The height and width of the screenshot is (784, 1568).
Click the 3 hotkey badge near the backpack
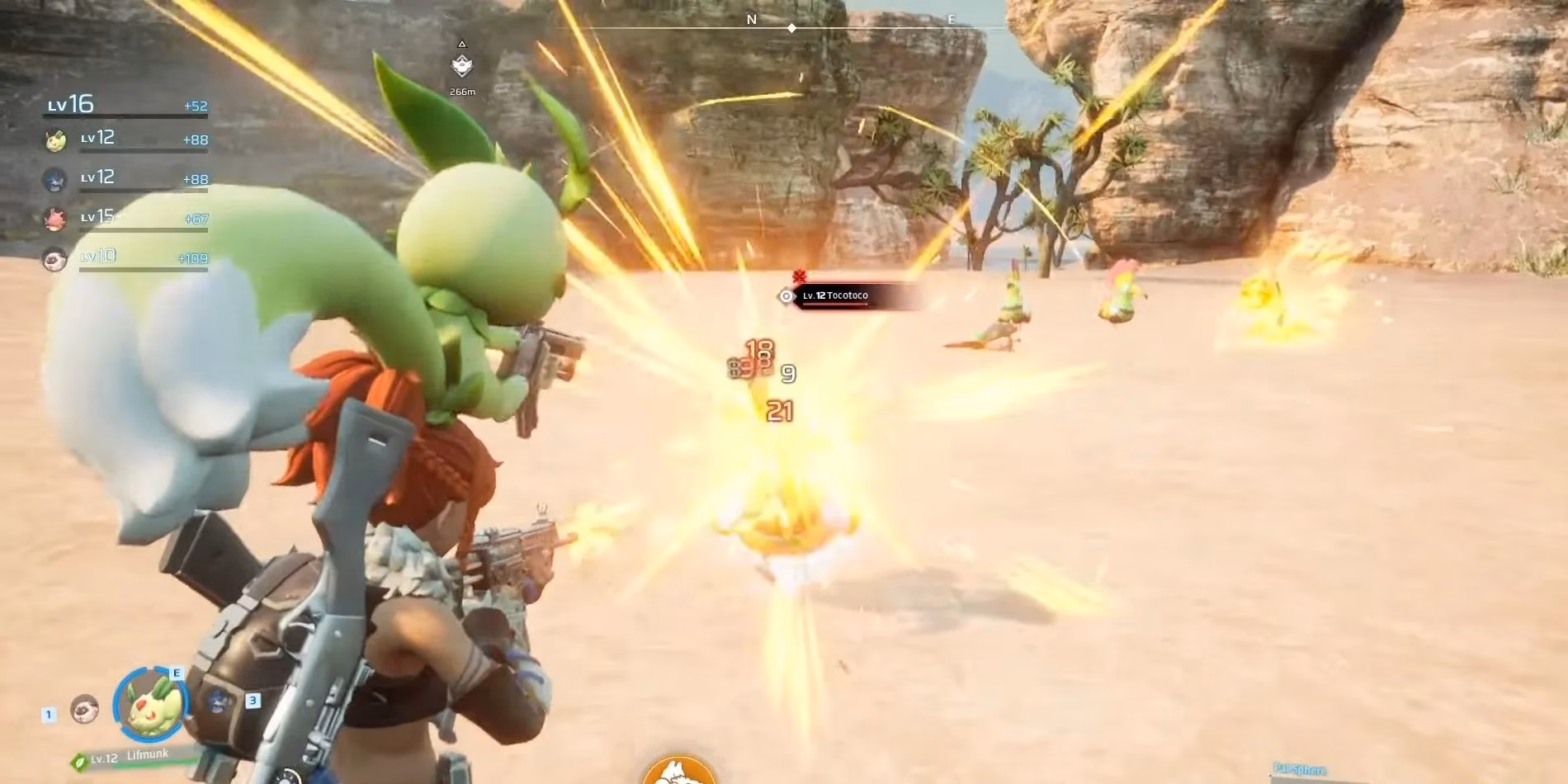[253, 701]
